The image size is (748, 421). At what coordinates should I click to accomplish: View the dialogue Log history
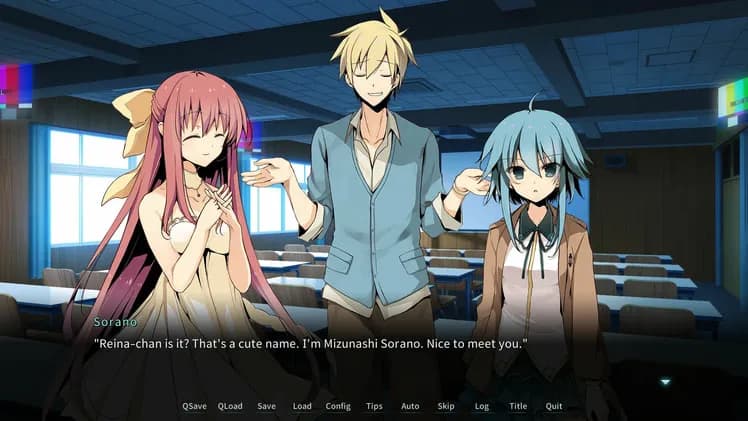coord(482,406)
